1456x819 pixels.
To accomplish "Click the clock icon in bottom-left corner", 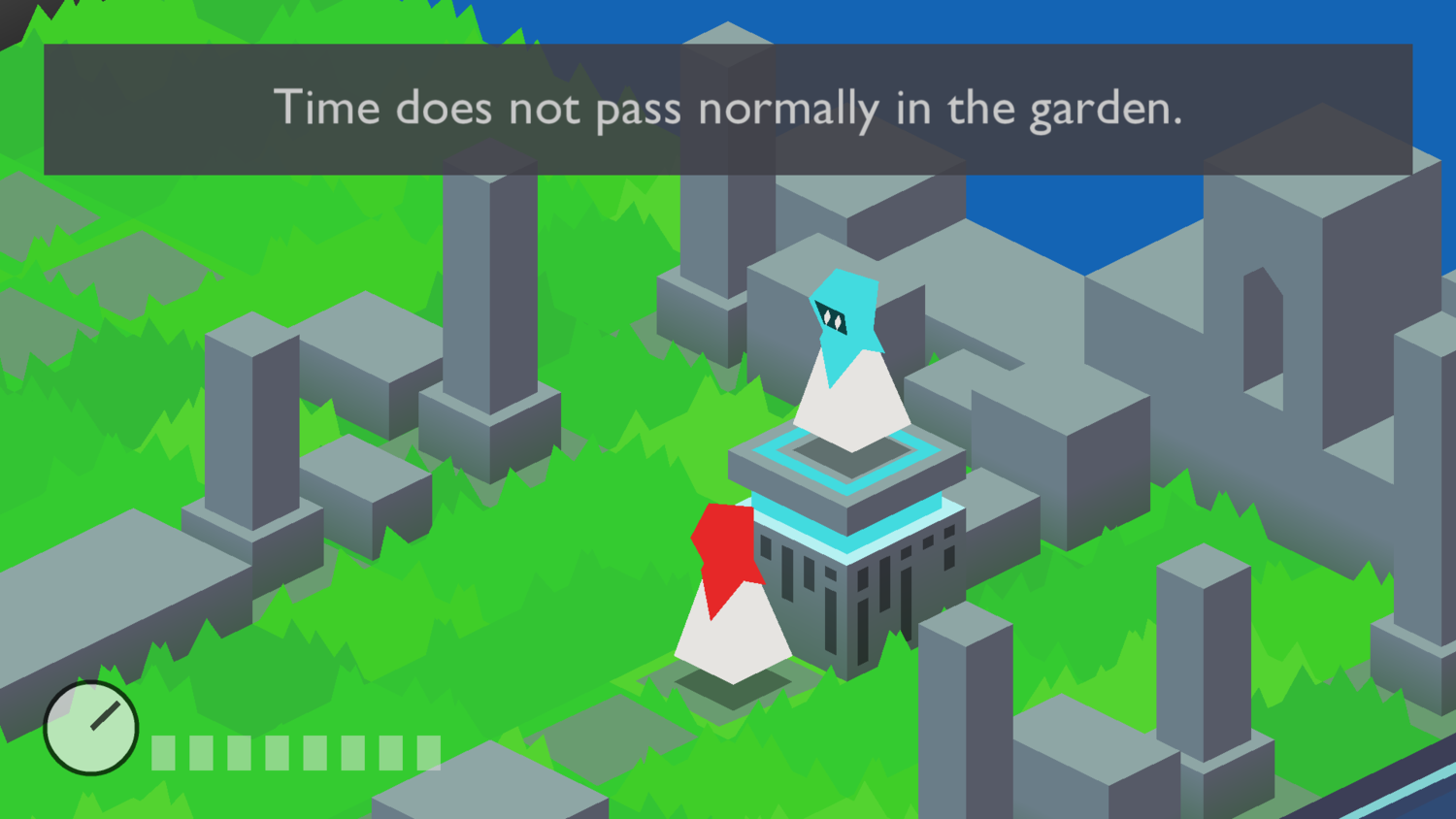I will tap(90, 729).
